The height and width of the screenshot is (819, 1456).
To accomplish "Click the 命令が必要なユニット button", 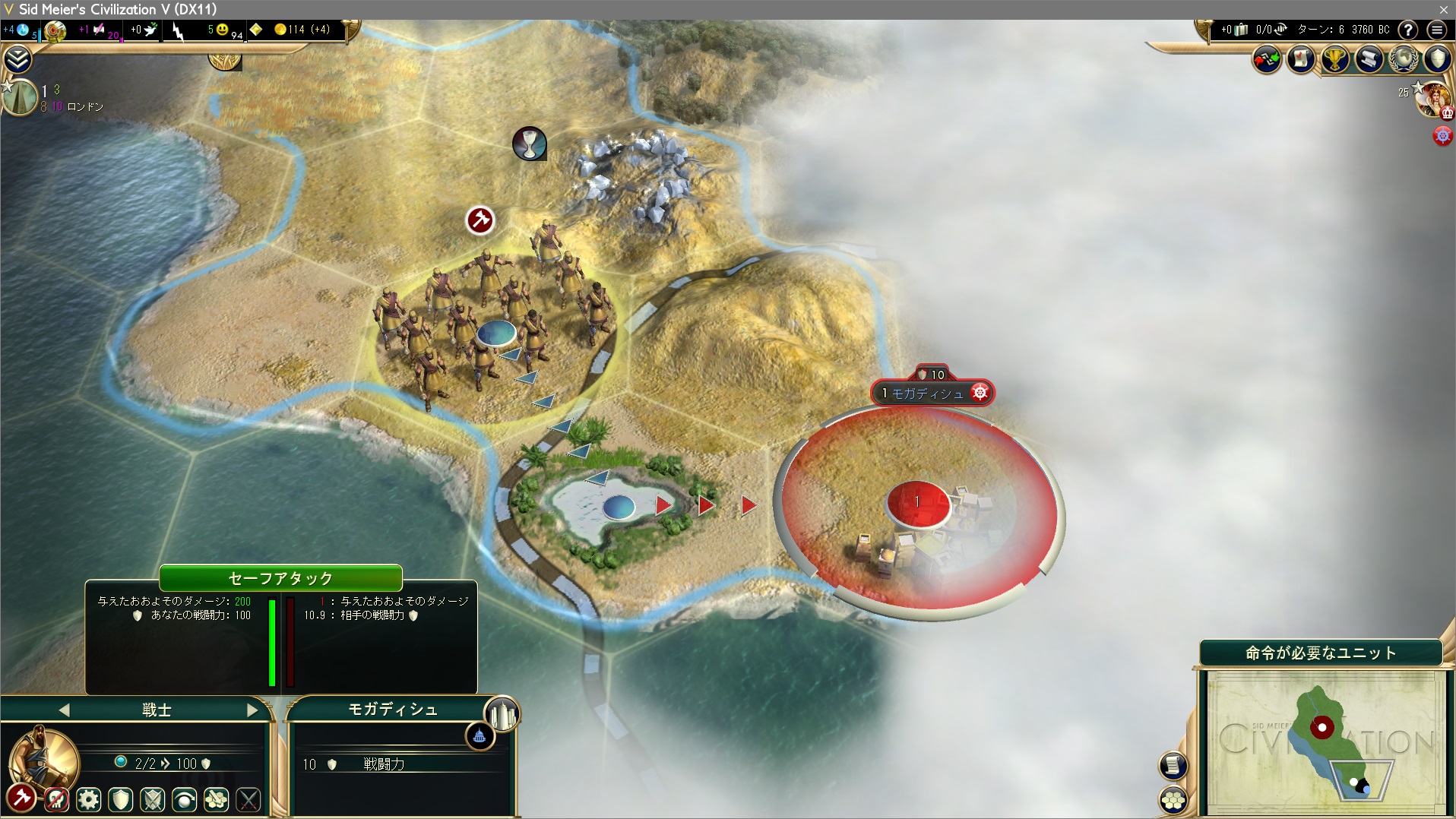I will pos(1321,653).
